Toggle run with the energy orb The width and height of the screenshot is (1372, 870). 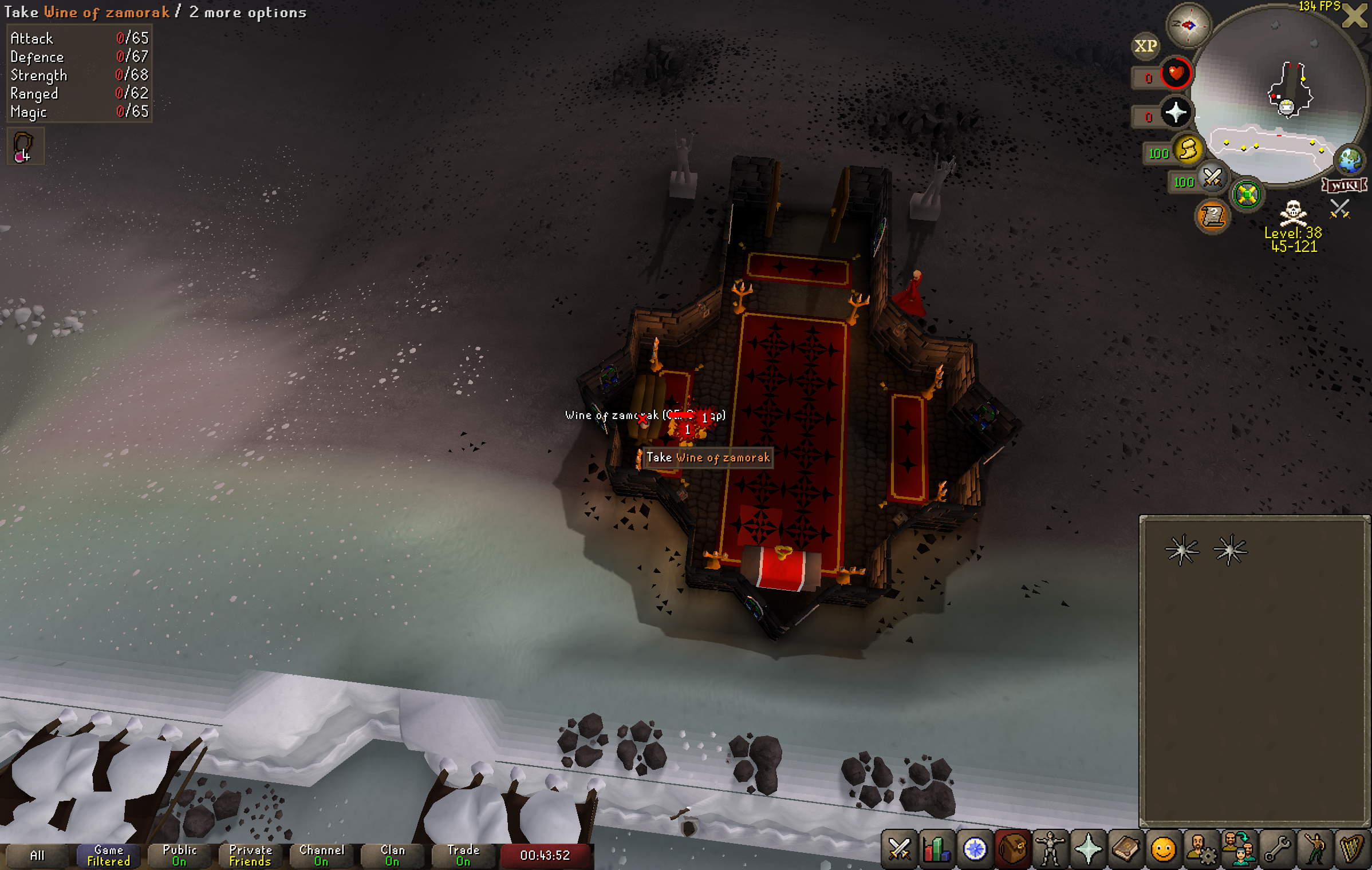1188,150
